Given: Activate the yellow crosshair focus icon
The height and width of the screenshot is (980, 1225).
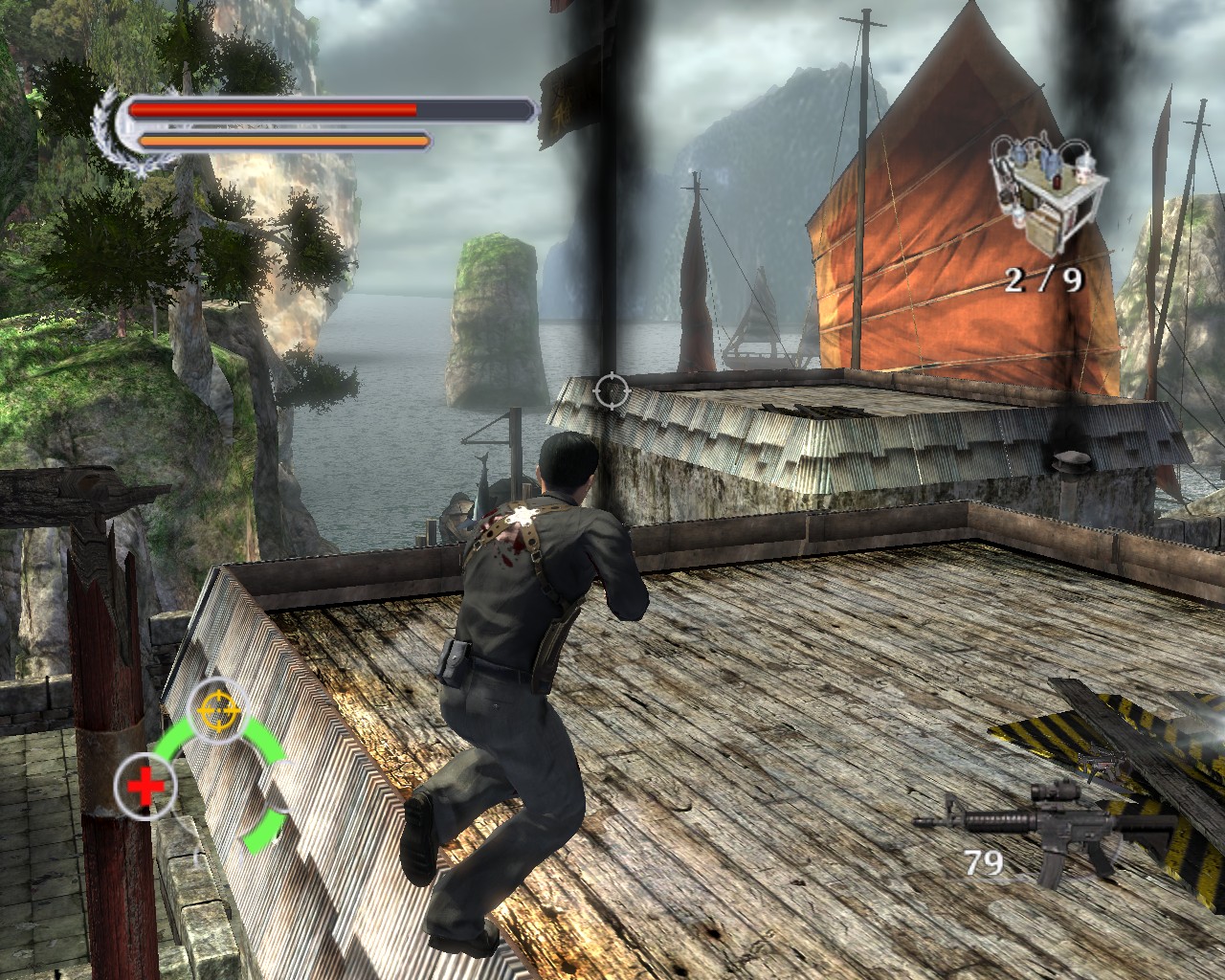Looking at the screenshot, I should (x=216, y=709).
